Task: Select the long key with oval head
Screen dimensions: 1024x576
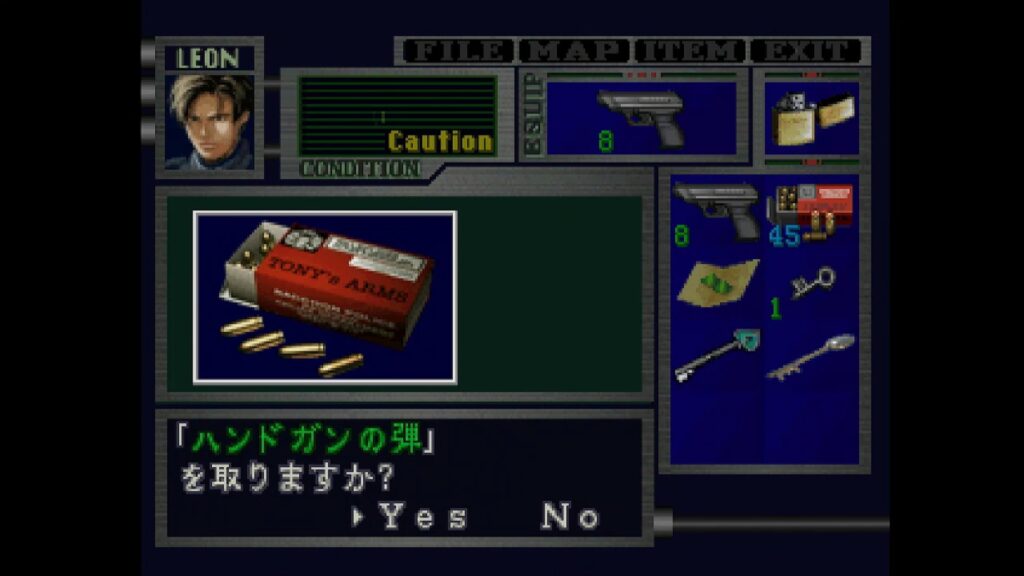Action: [x=811, y=356]
